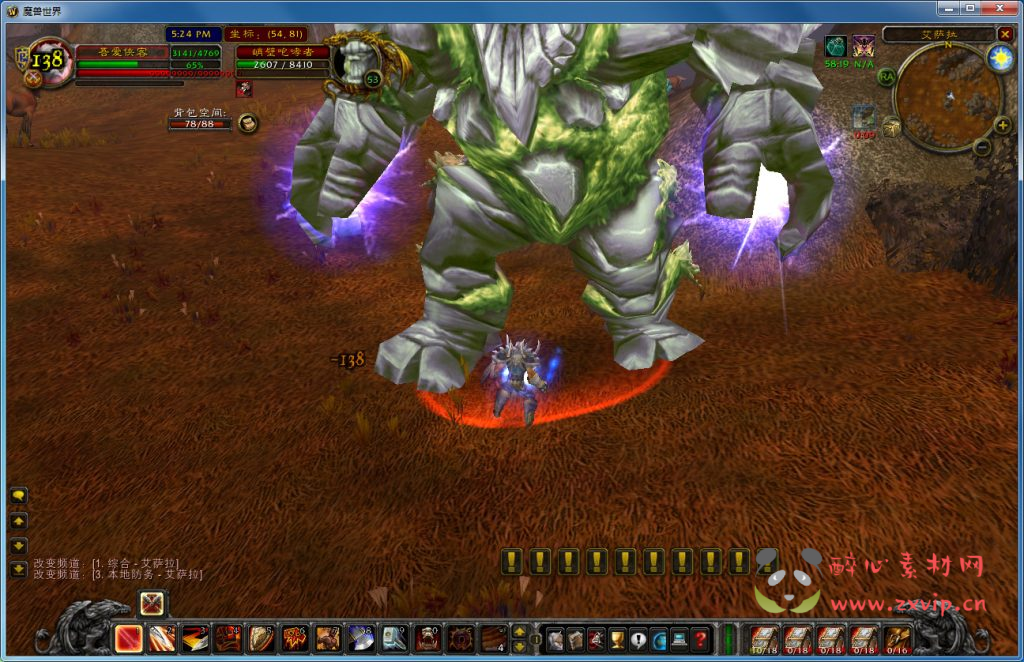The image size is (1024, 662).
Task: Open the gold trophy achievements button
Action: pyautogui.click(x=618, y=637)
